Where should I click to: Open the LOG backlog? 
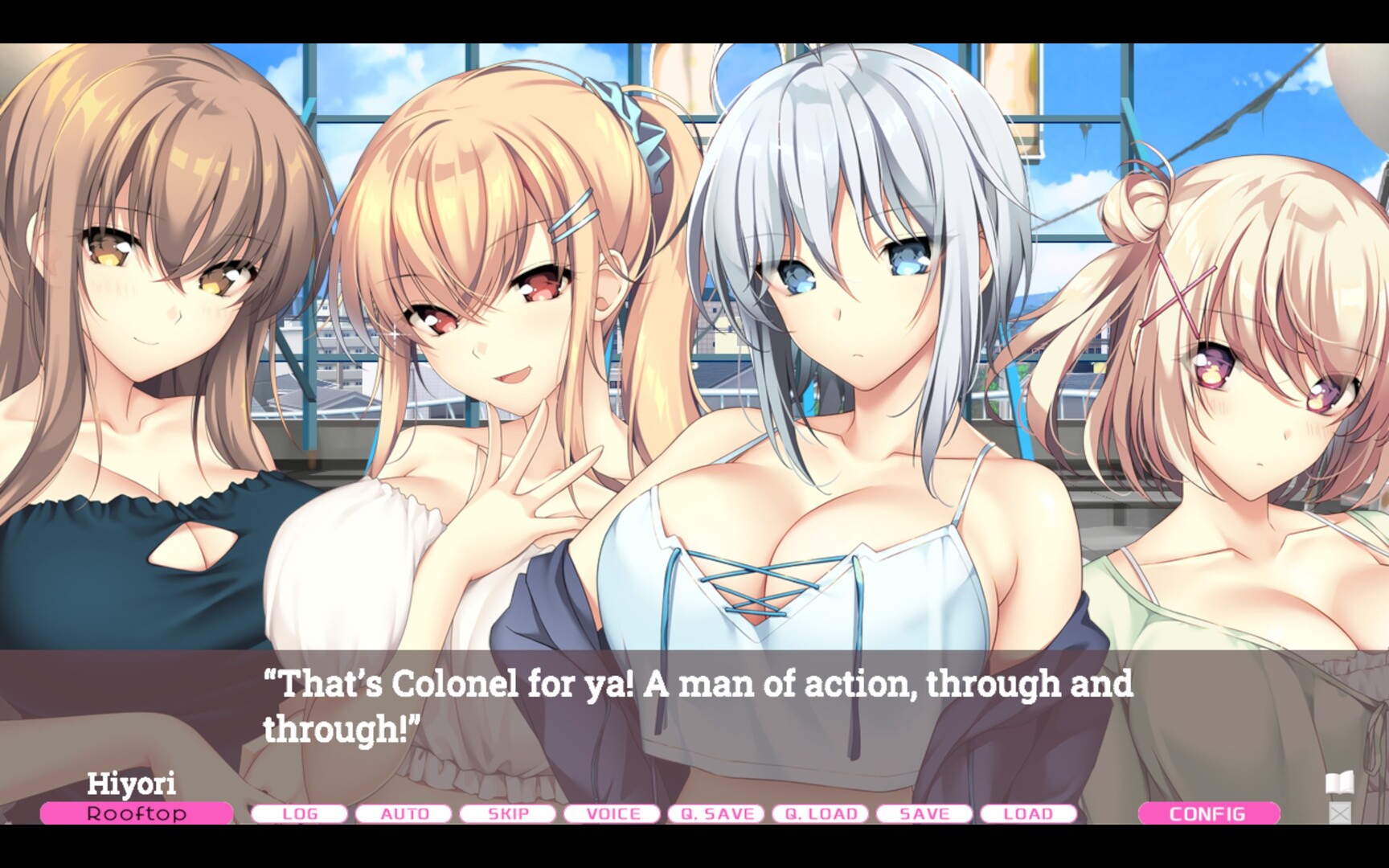pos(299,814)
